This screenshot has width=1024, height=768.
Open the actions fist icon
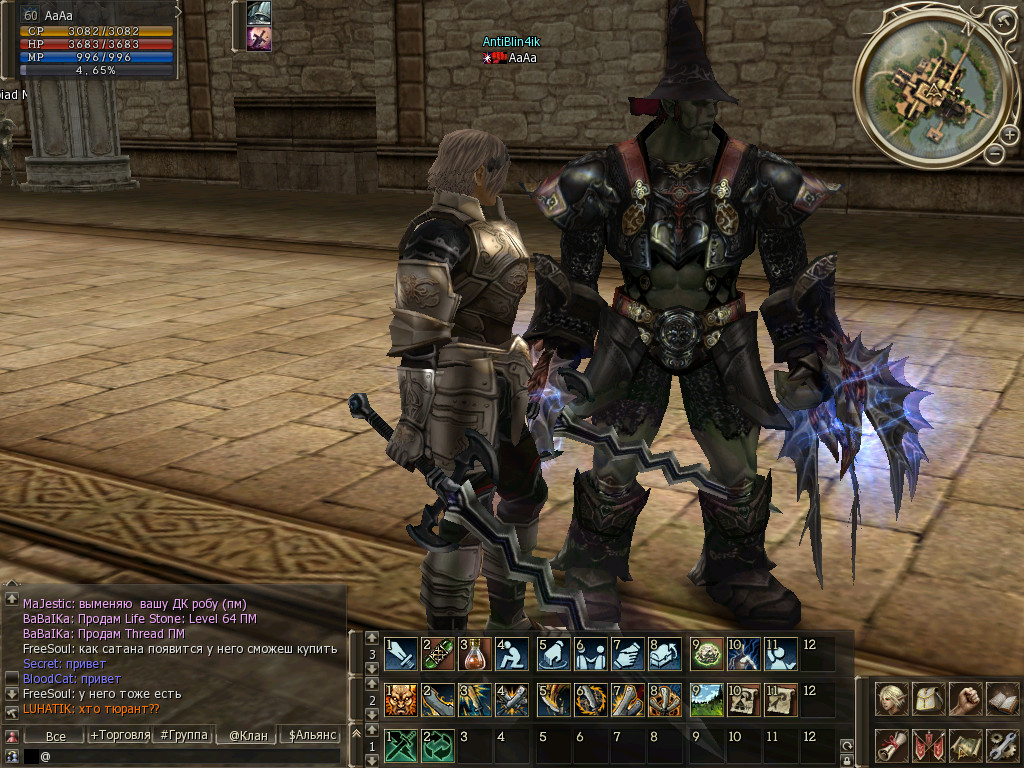[965, 698]
